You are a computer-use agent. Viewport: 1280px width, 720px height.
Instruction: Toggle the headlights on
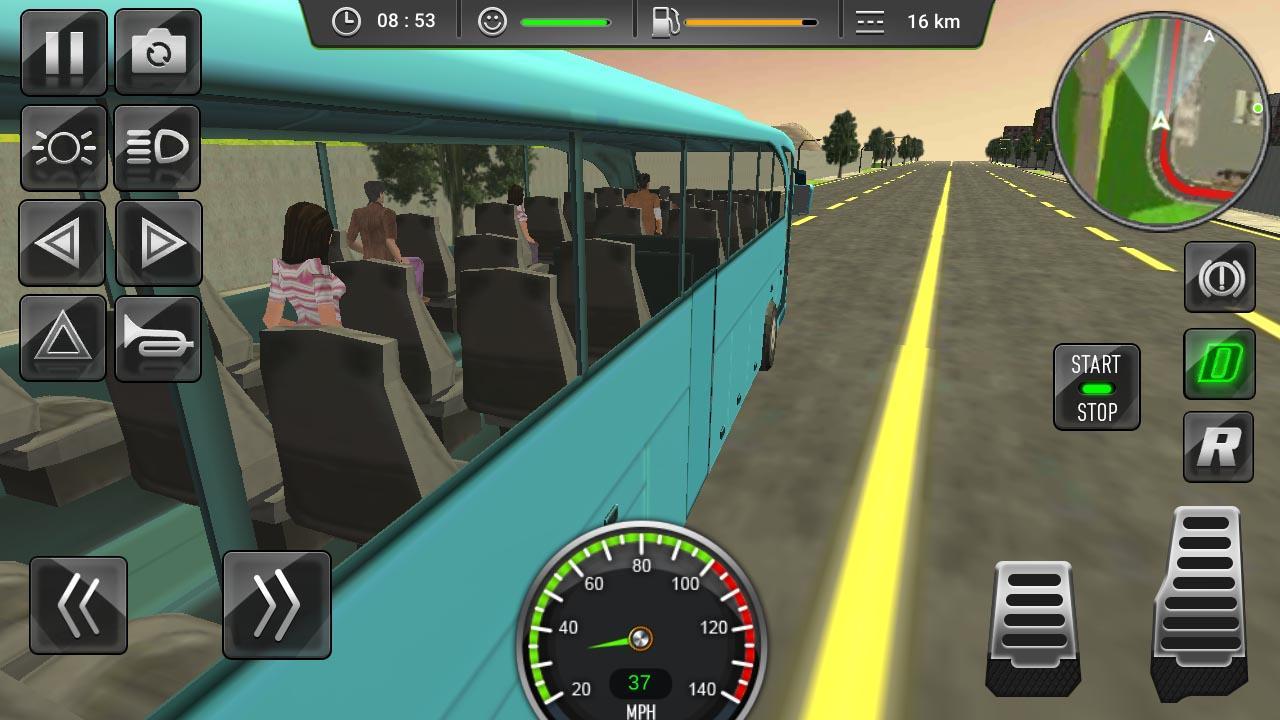[x=62, y=148]
